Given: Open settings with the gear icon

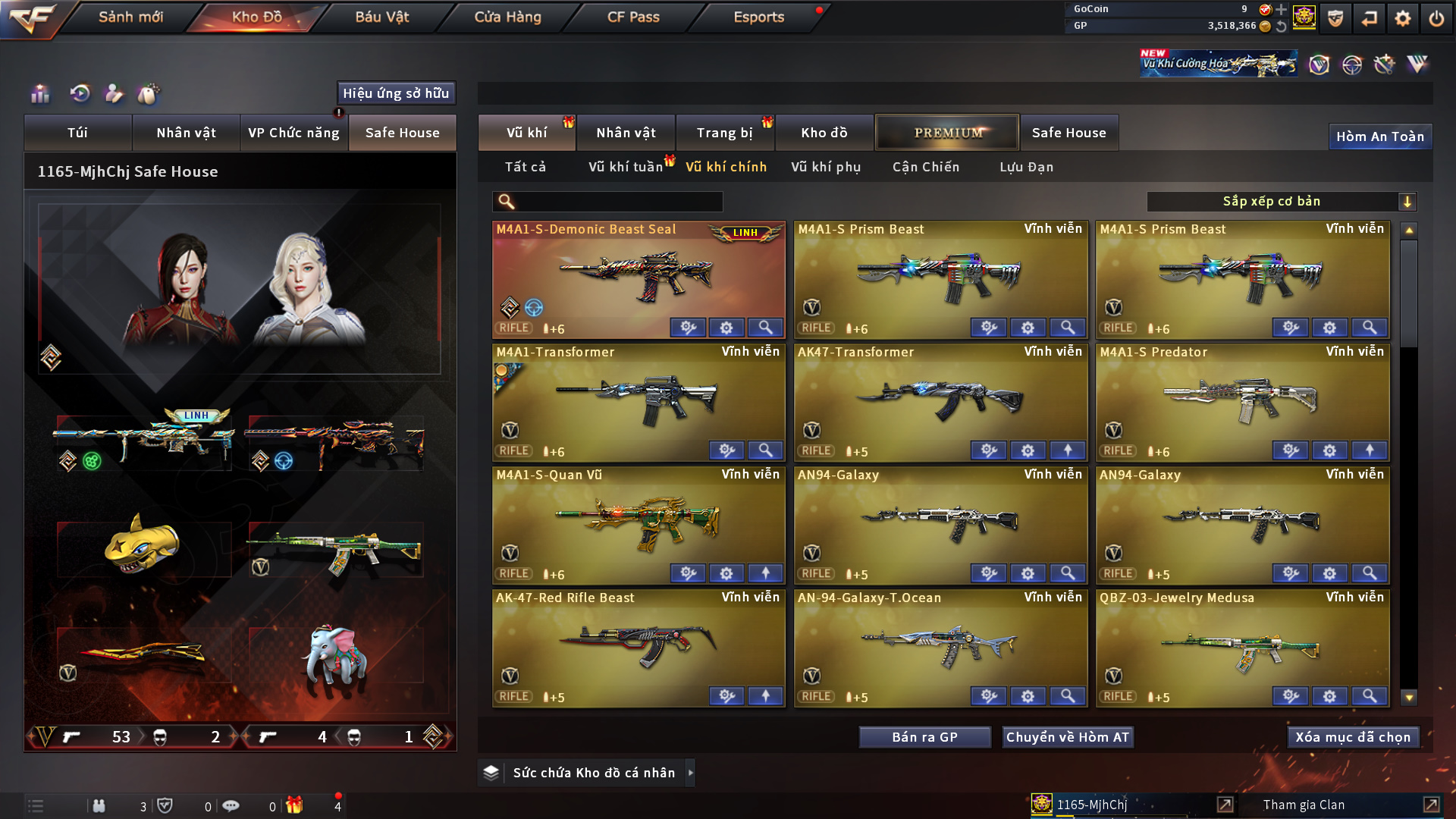Looking at the screenshot, I should pos(1403,18).
